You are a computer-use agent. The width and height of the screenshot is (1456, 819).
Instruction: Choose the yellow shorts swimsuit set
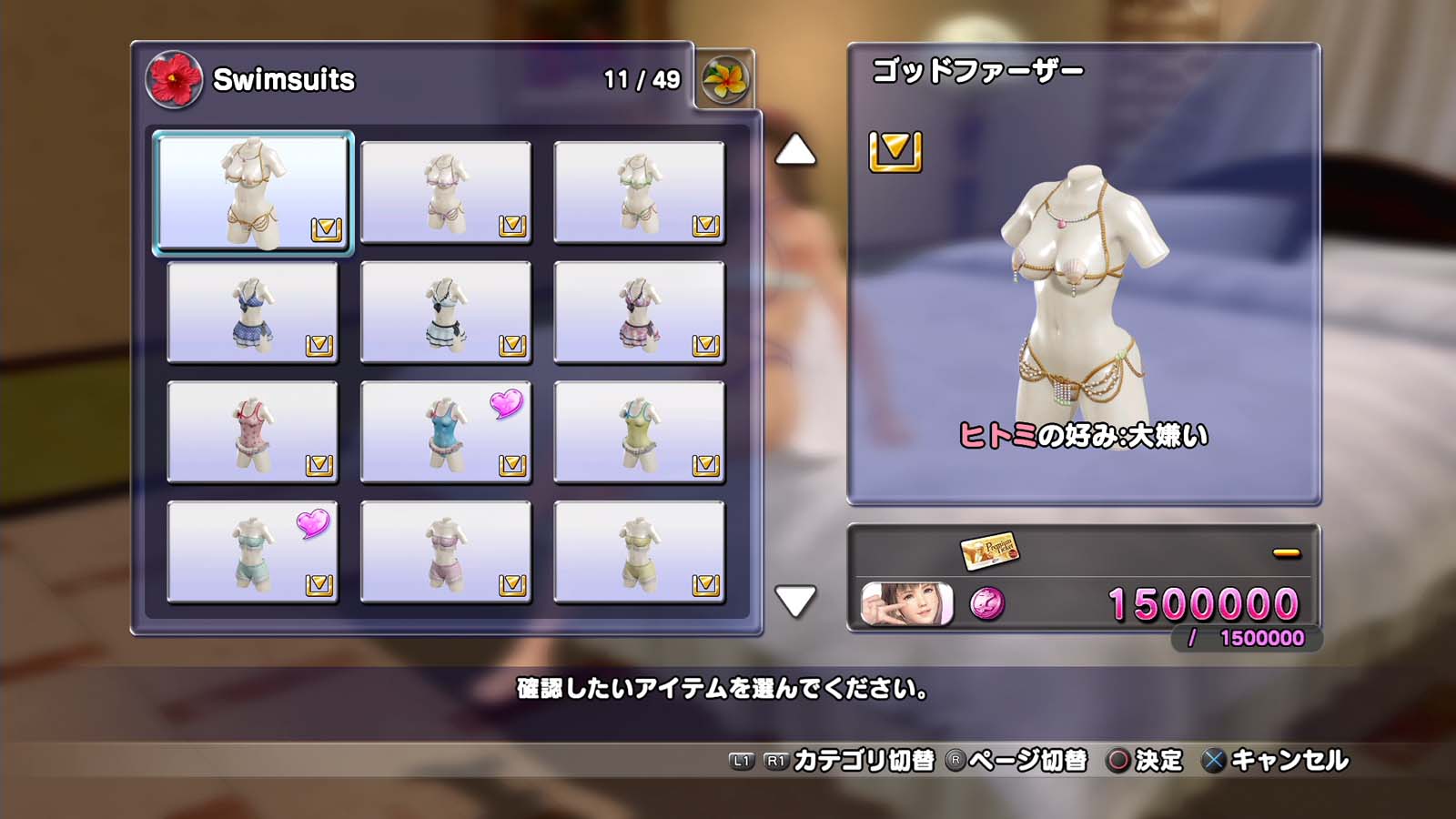click(639, 552)
